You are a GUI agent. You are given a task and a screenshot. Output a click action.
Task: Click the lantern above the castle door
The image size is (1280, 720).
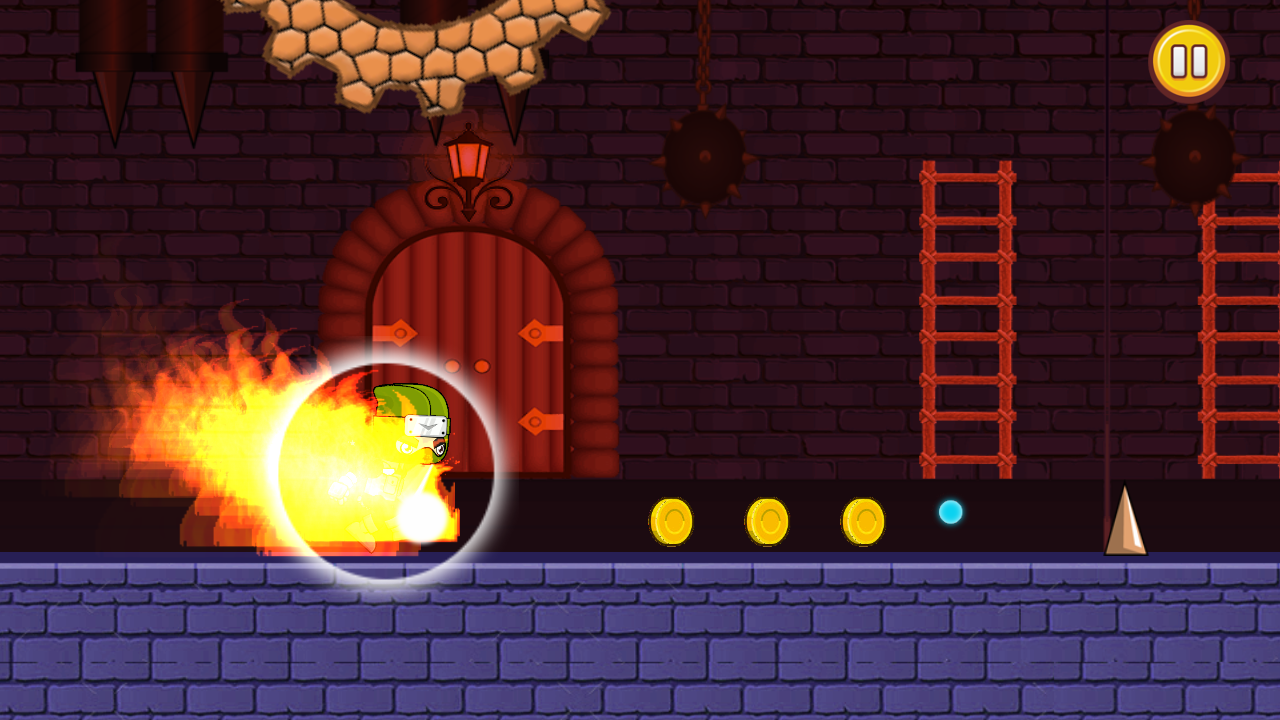468,155
